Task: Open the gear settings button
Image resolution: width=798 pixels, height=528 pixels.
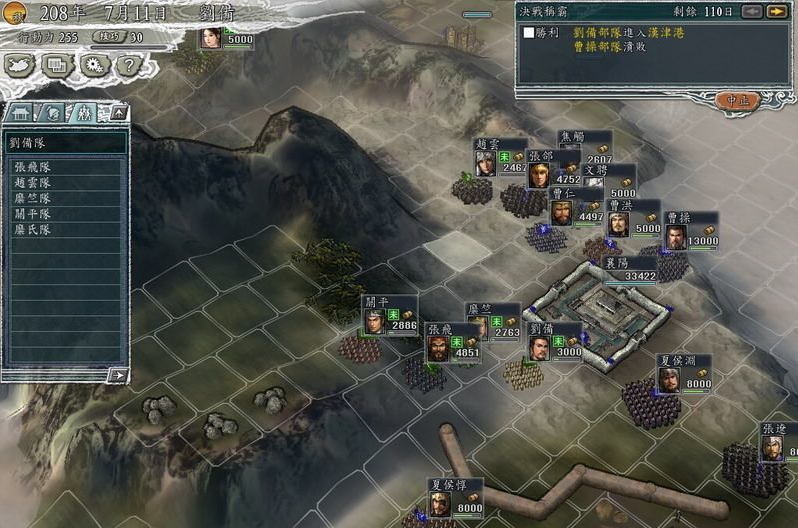Action: 94,66
